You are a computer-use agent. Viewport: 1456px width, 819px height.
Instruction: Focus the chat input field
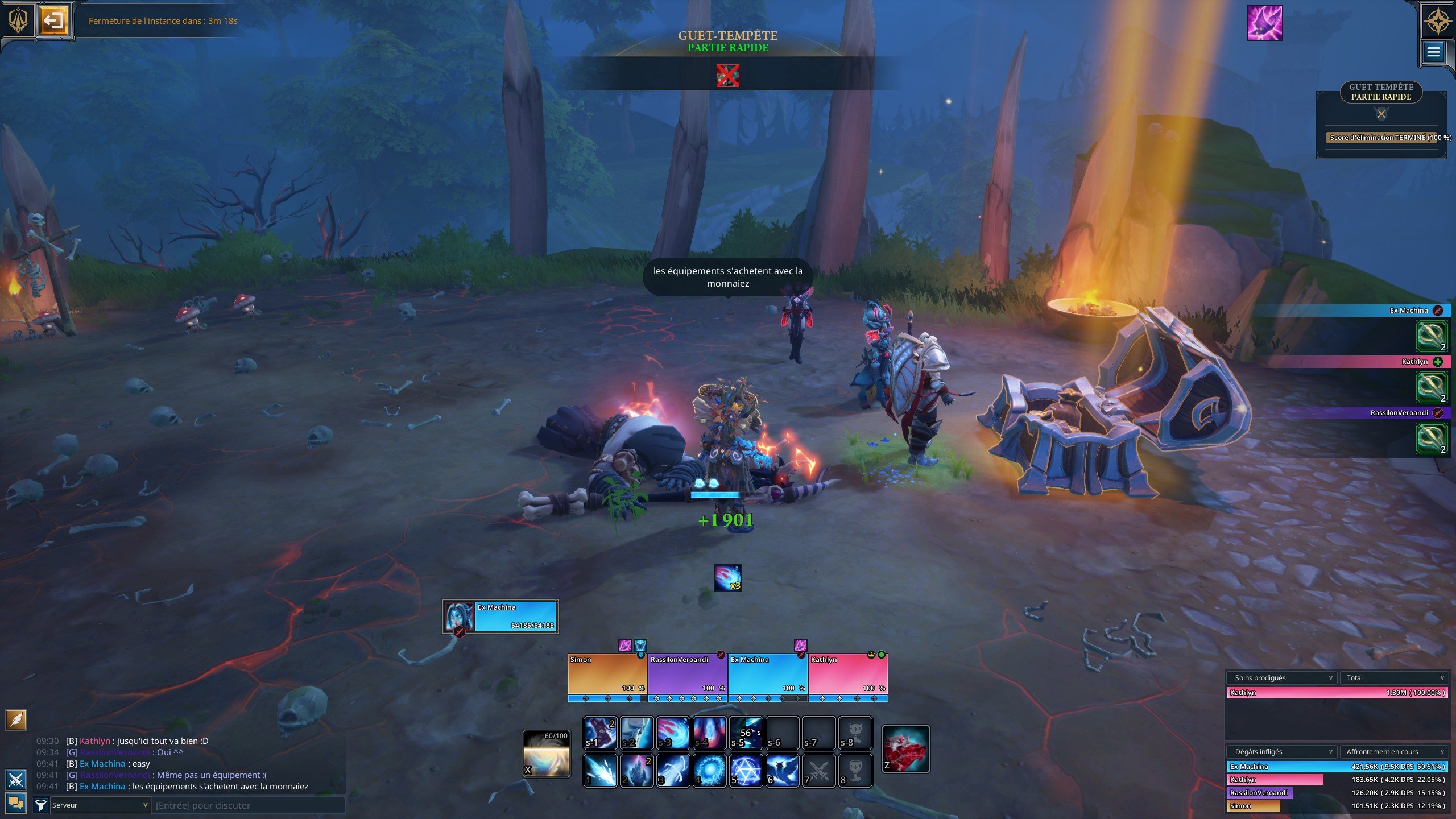[x=249, y=805]
